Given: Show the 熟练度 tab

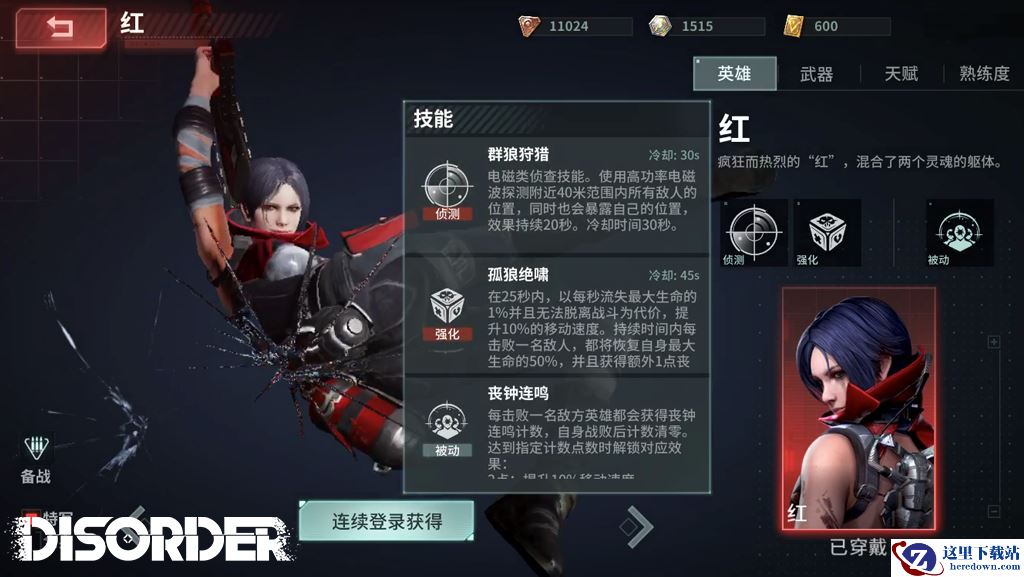Looking at the screenshot, I should pyautogui.click(x=984, y=74).
